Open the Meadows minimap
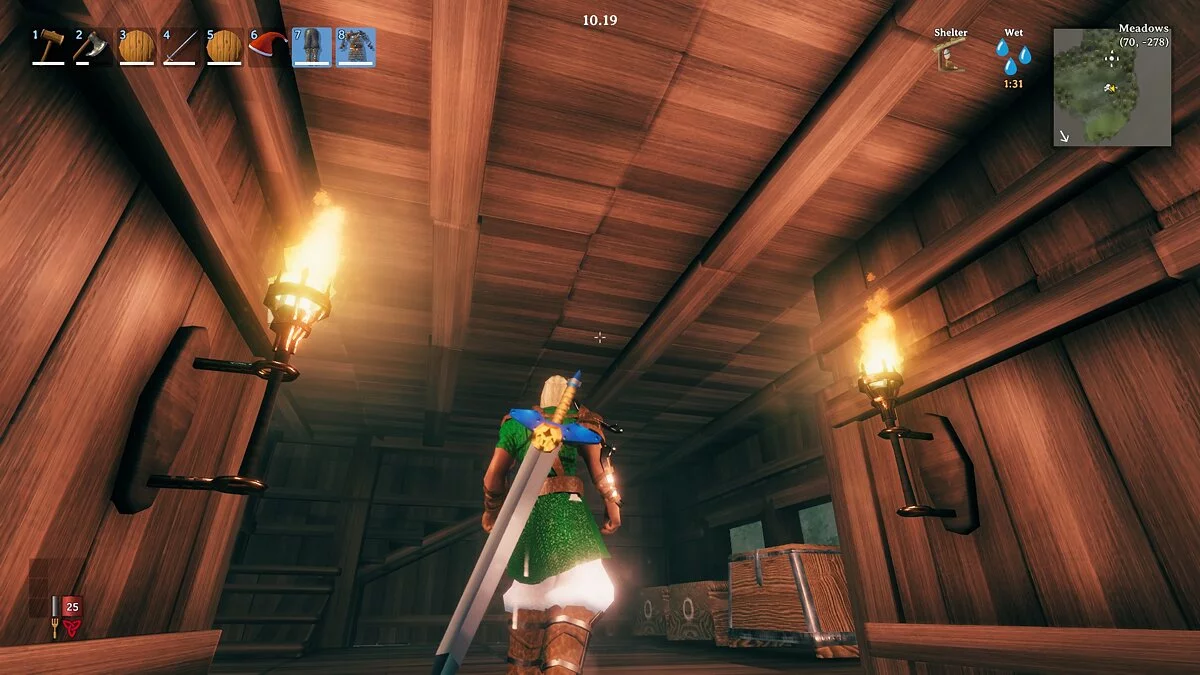1200x675 pixels. pyautogui.click(x=1112, y=87)
